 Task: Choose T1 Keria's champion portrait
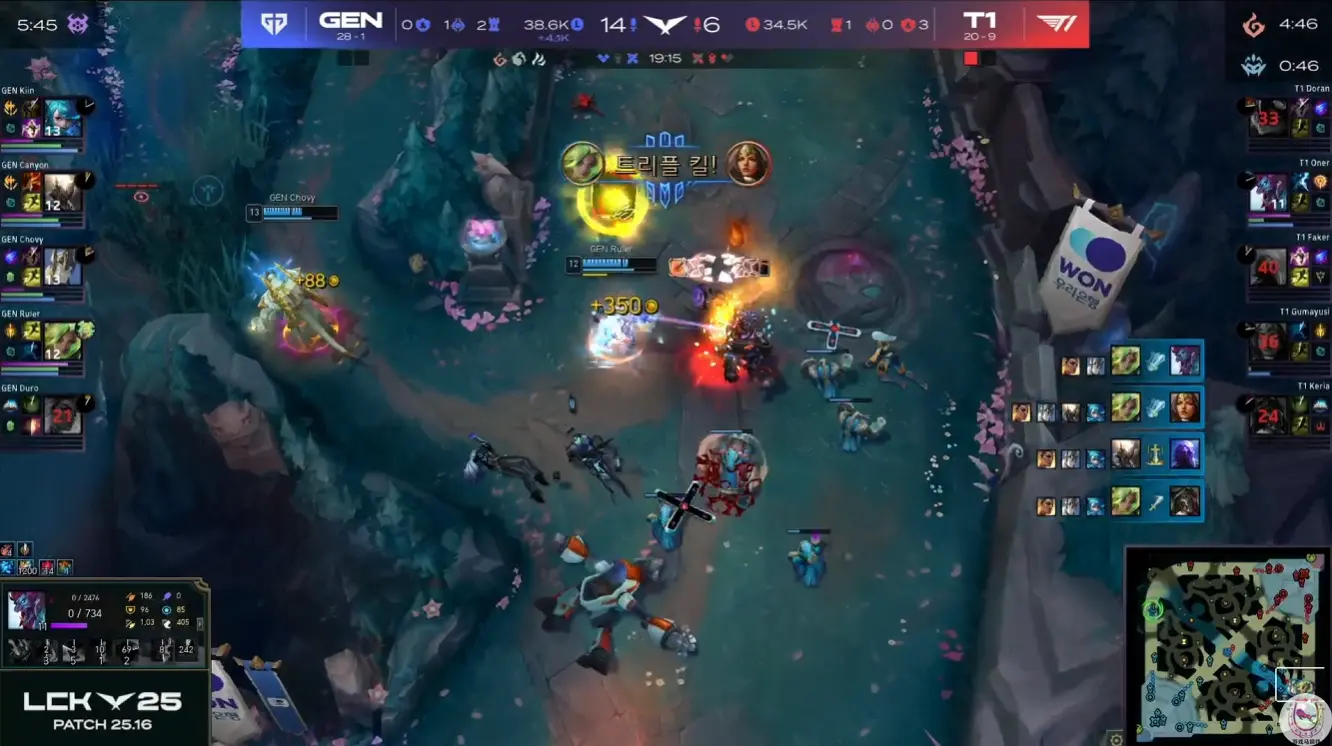[x=1268, y=415]
